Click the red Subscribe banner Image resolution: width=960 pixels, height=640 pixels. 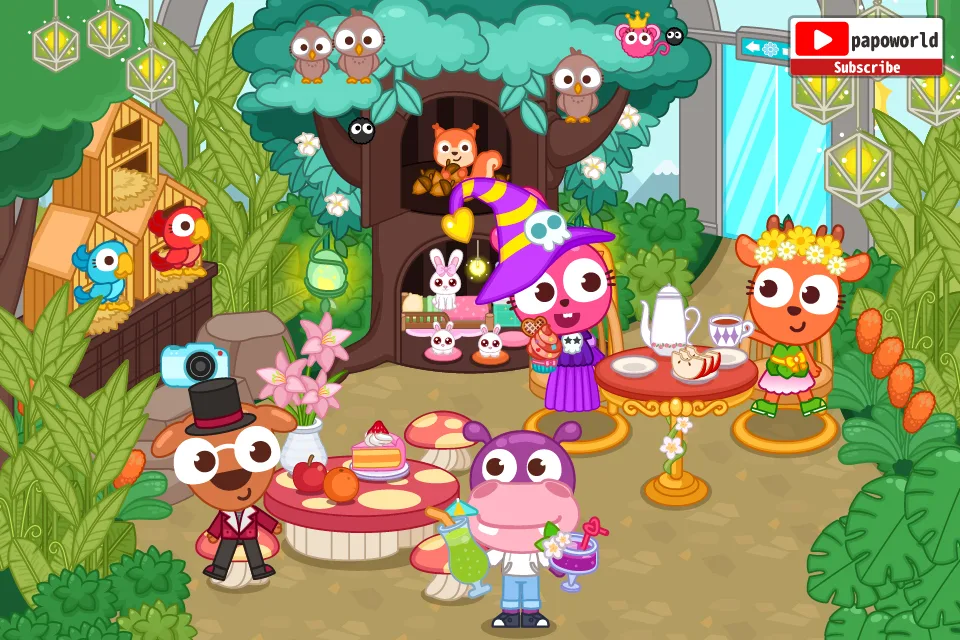point(866,68)
